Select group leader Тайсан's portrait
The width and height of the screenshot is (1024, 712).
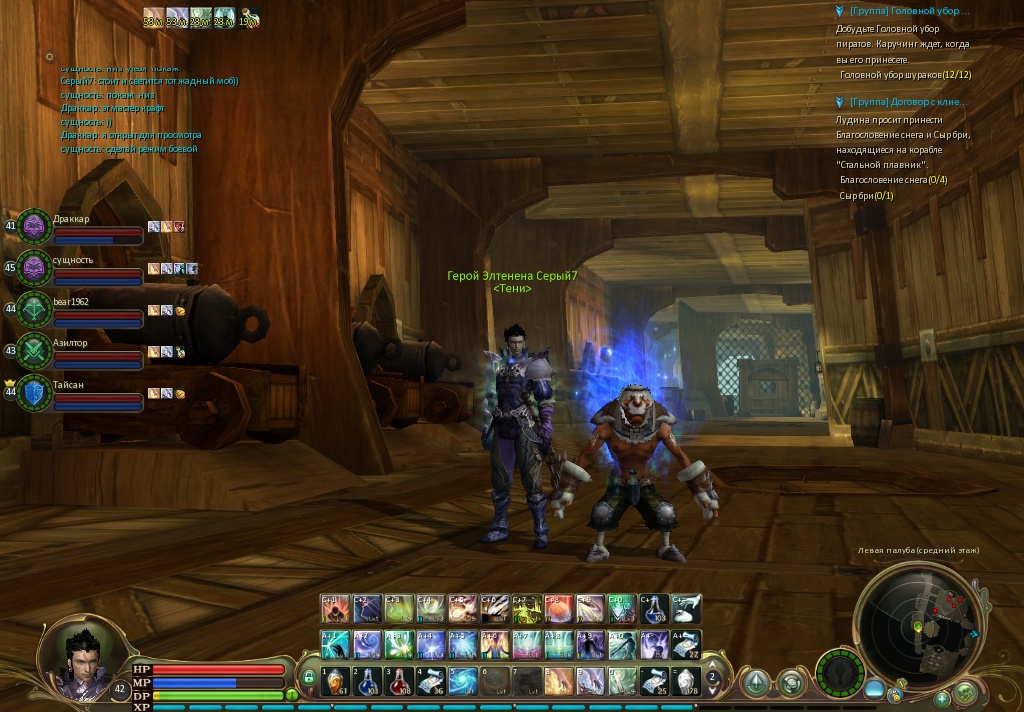point(34,392)
